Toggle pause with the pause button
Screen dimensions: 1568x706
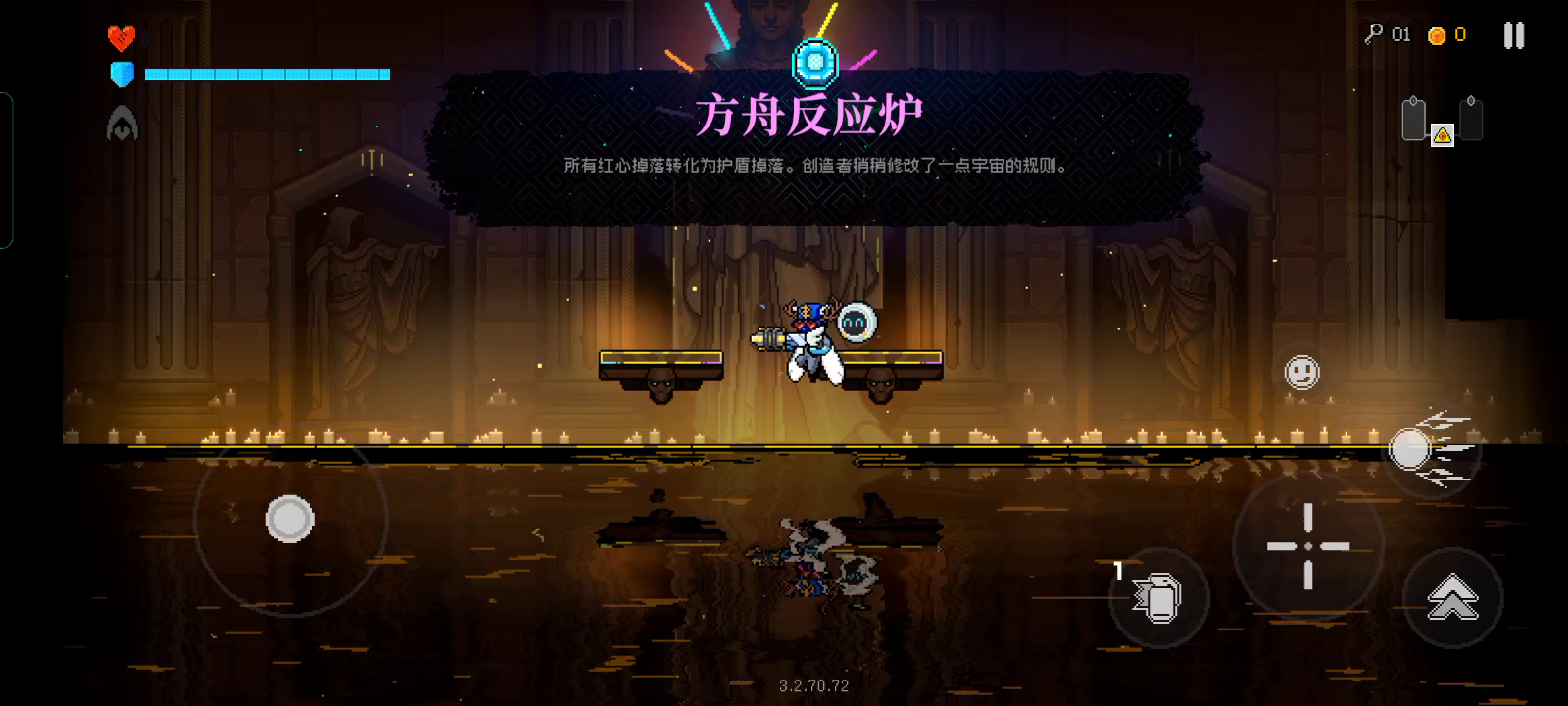click(1513, 34)
